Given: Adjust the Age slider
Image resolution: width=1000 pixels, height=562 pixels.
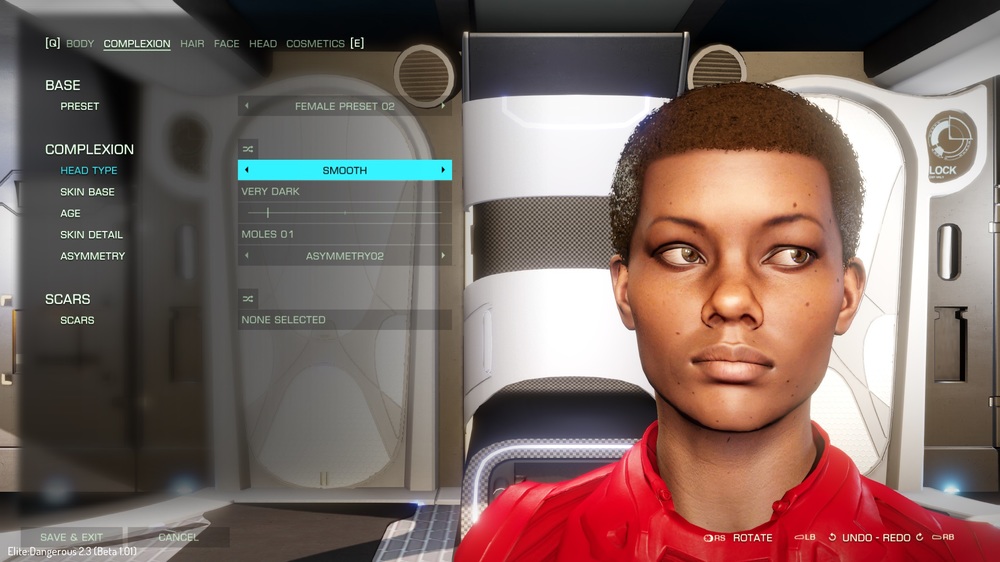Looking at the screenshot, I should pyautogui.click(x=268, y=213).
